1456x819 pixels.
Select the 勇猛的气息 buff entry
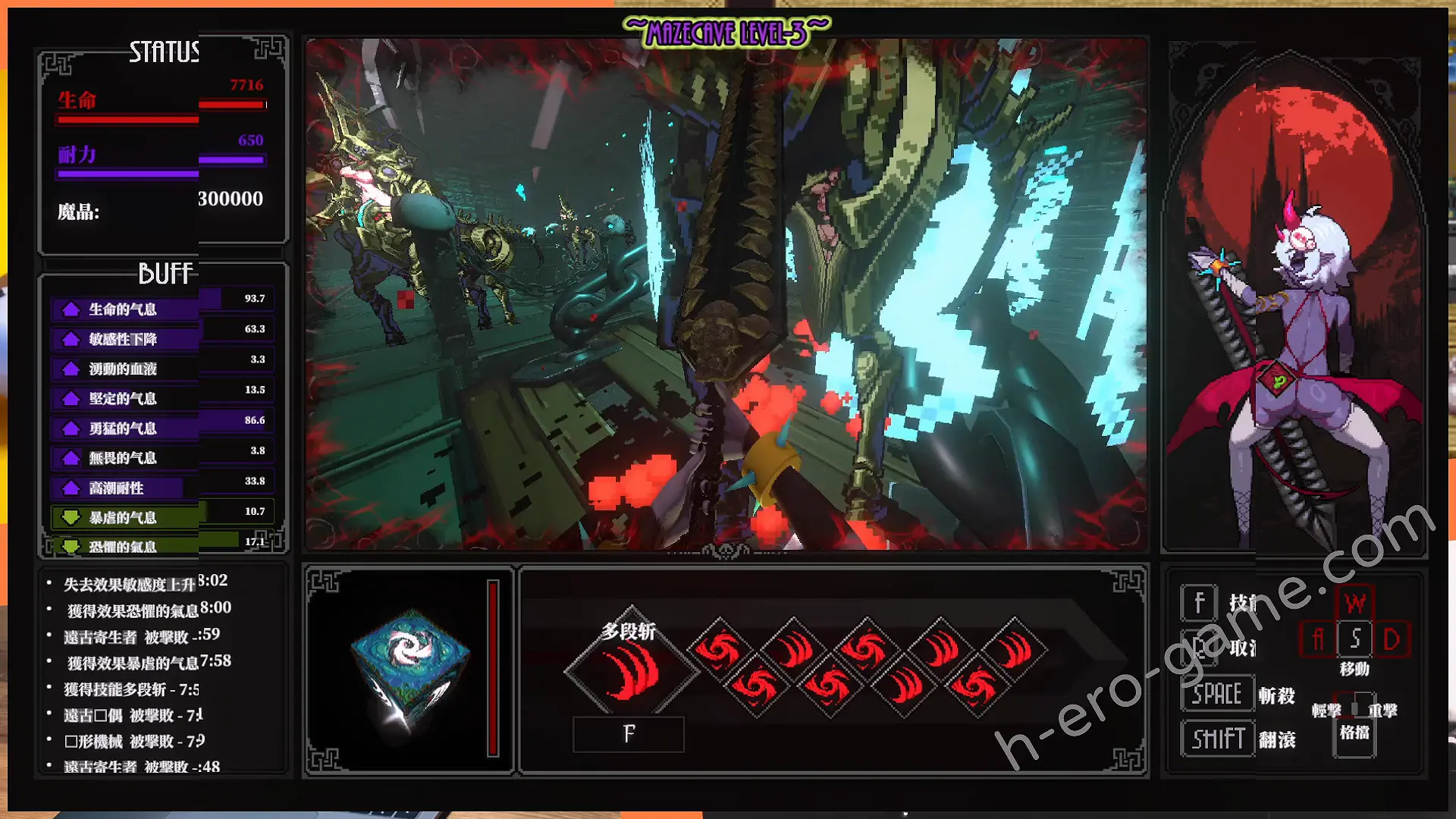124,428
